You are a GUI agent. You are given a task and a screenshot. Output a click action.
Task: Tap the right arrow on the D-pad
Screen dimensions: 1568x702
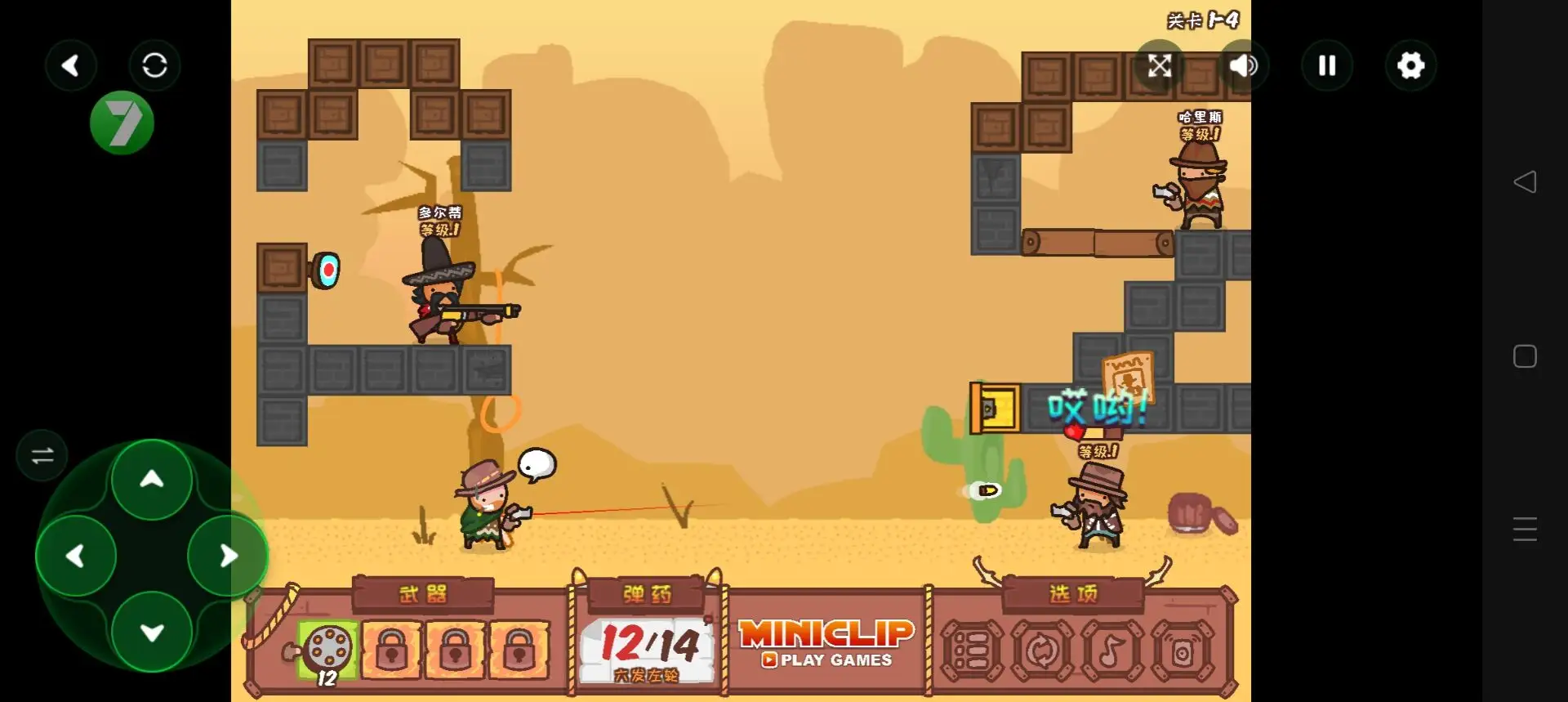(229, 557)
